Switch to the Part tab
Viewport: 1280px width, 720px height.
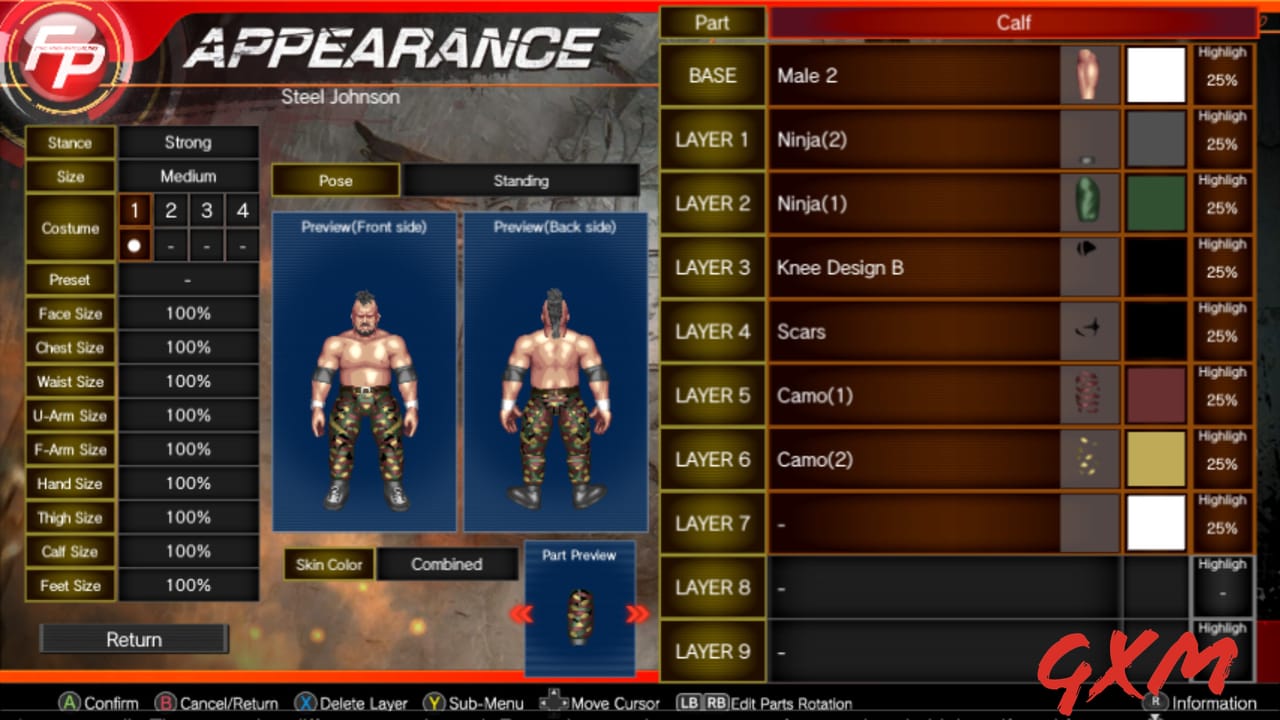pyautogui.click(x=712, y=22)
